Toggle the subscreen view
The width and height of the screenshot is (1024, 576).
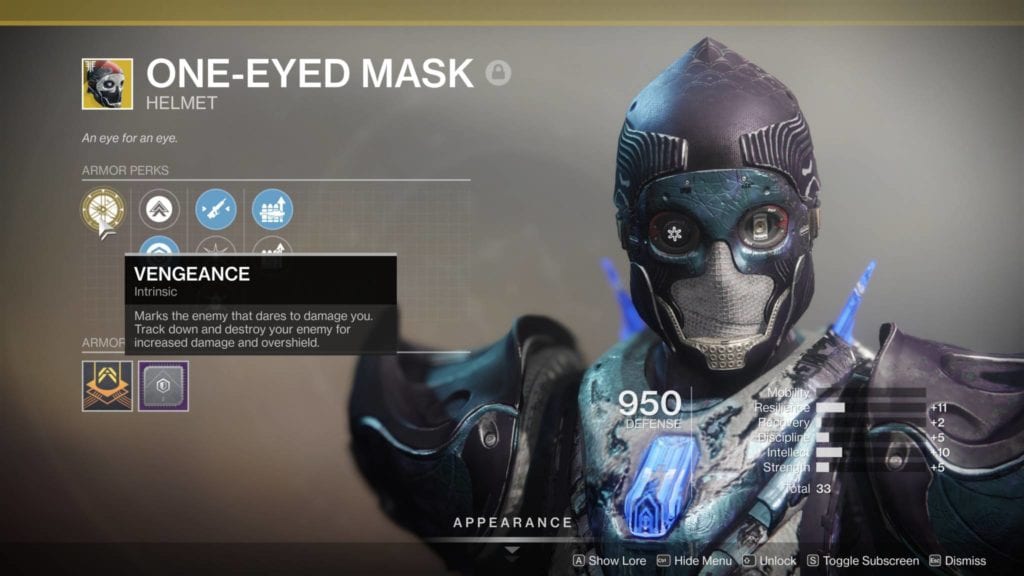(862, 561)
